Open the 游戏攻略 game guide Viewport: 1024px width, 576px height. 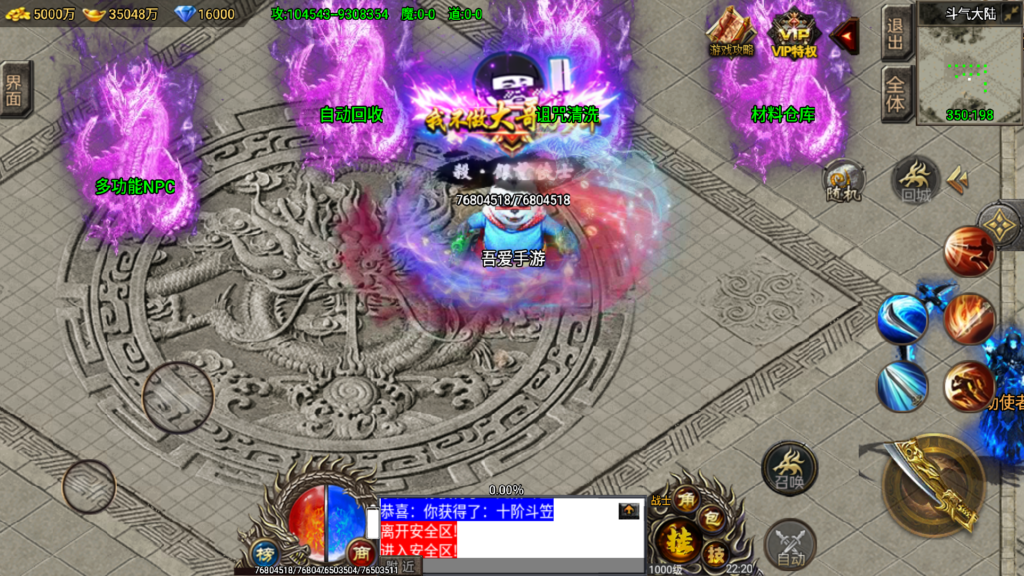(731, 32)
